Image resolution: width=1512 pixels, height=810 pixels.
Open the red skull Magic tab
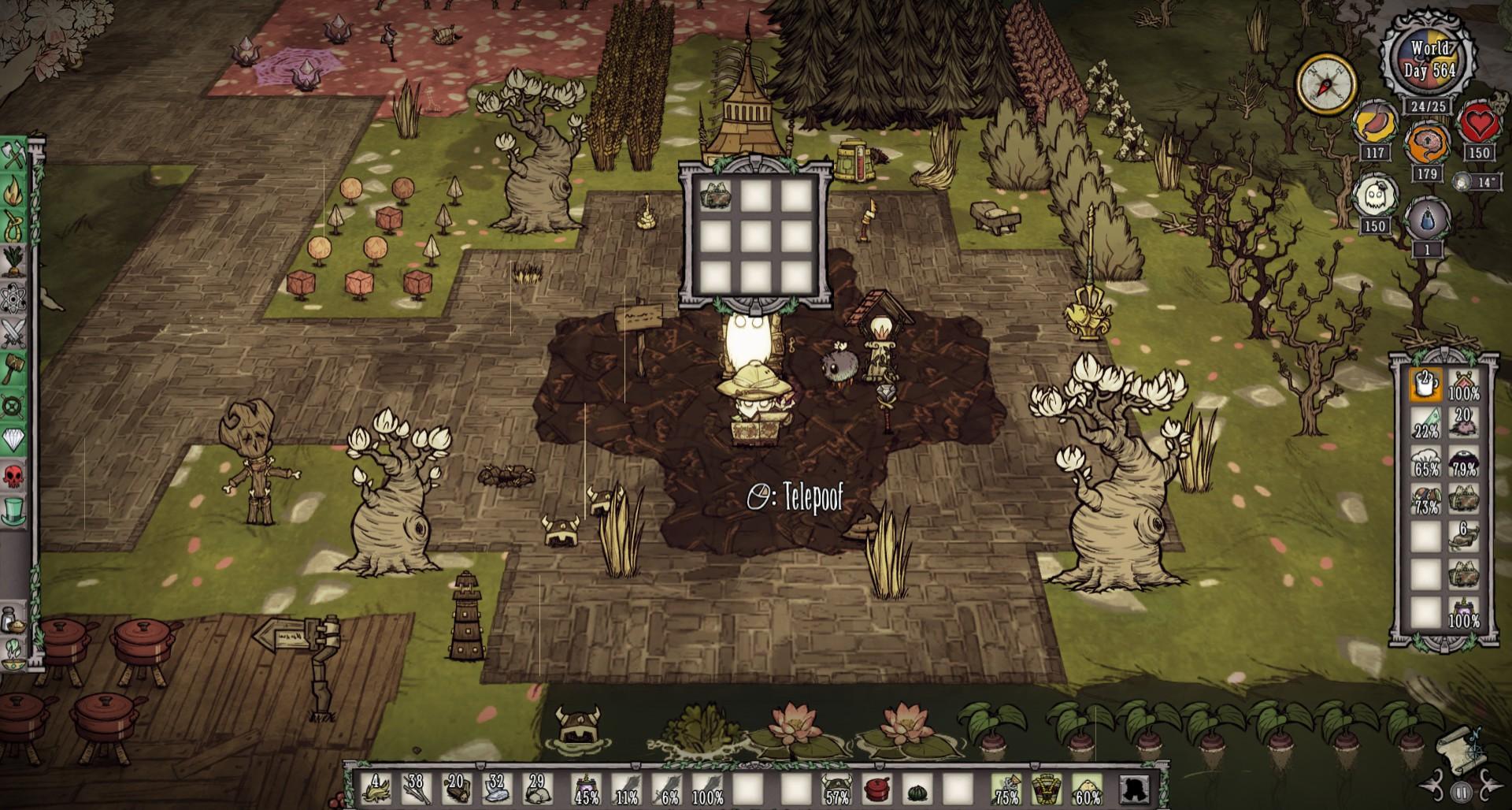pyautogui.click(x=15, y=475)
